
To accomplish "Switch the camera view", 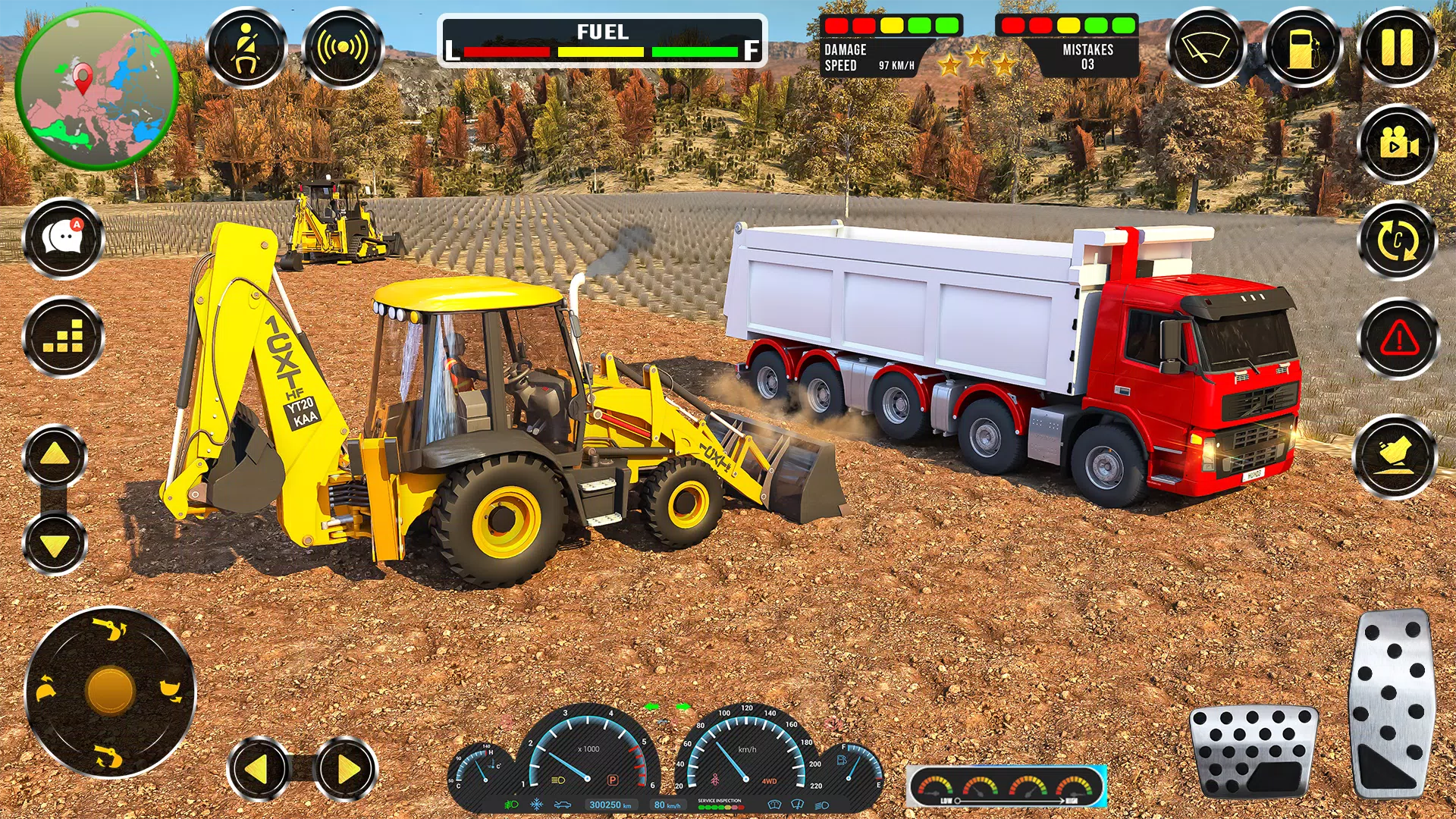I will [1398, 143].
